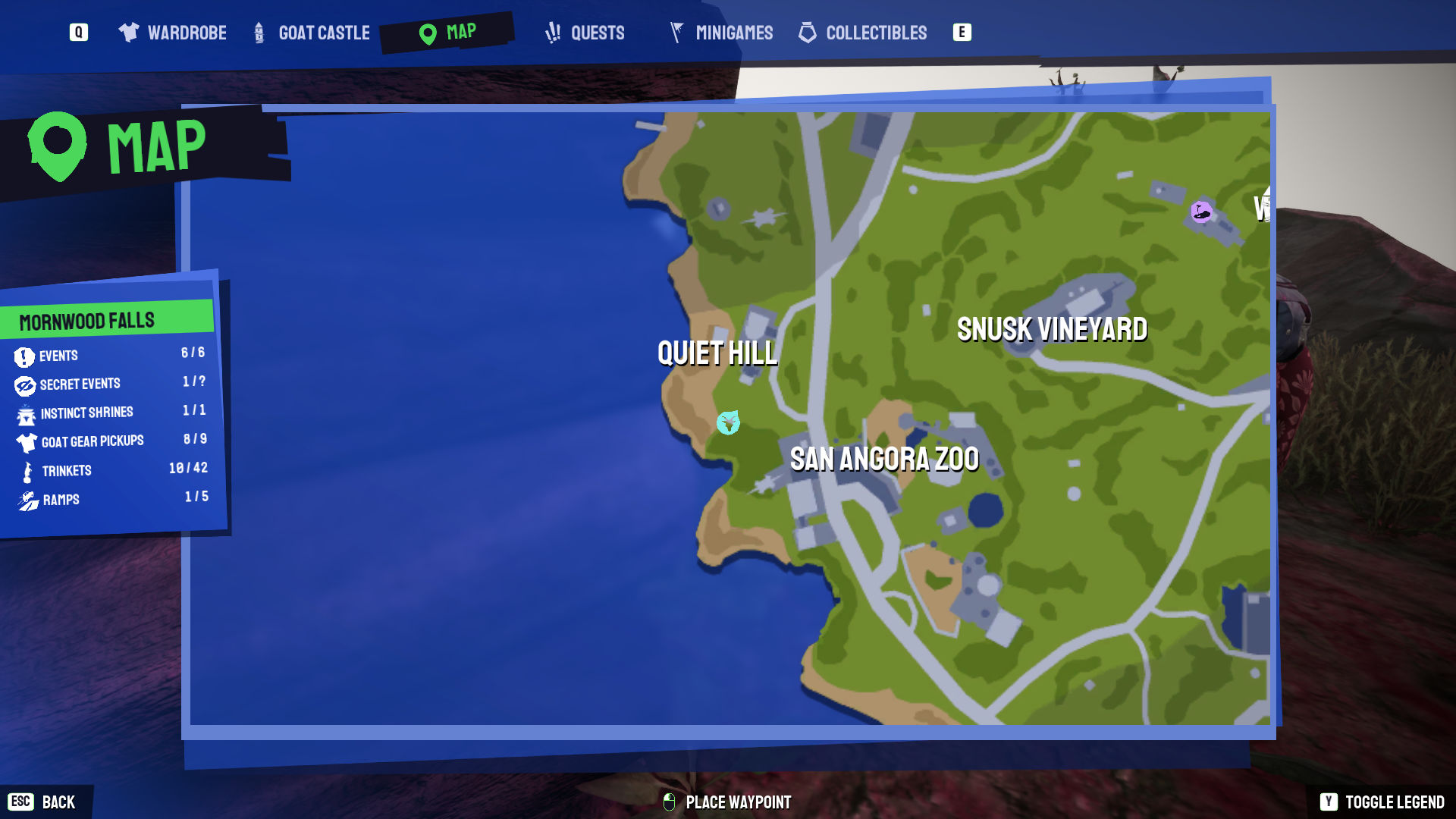This screenshot has height=819, width=1456.
Task: Toggle the legend using the Y prompt
Action: (1329, 802)
